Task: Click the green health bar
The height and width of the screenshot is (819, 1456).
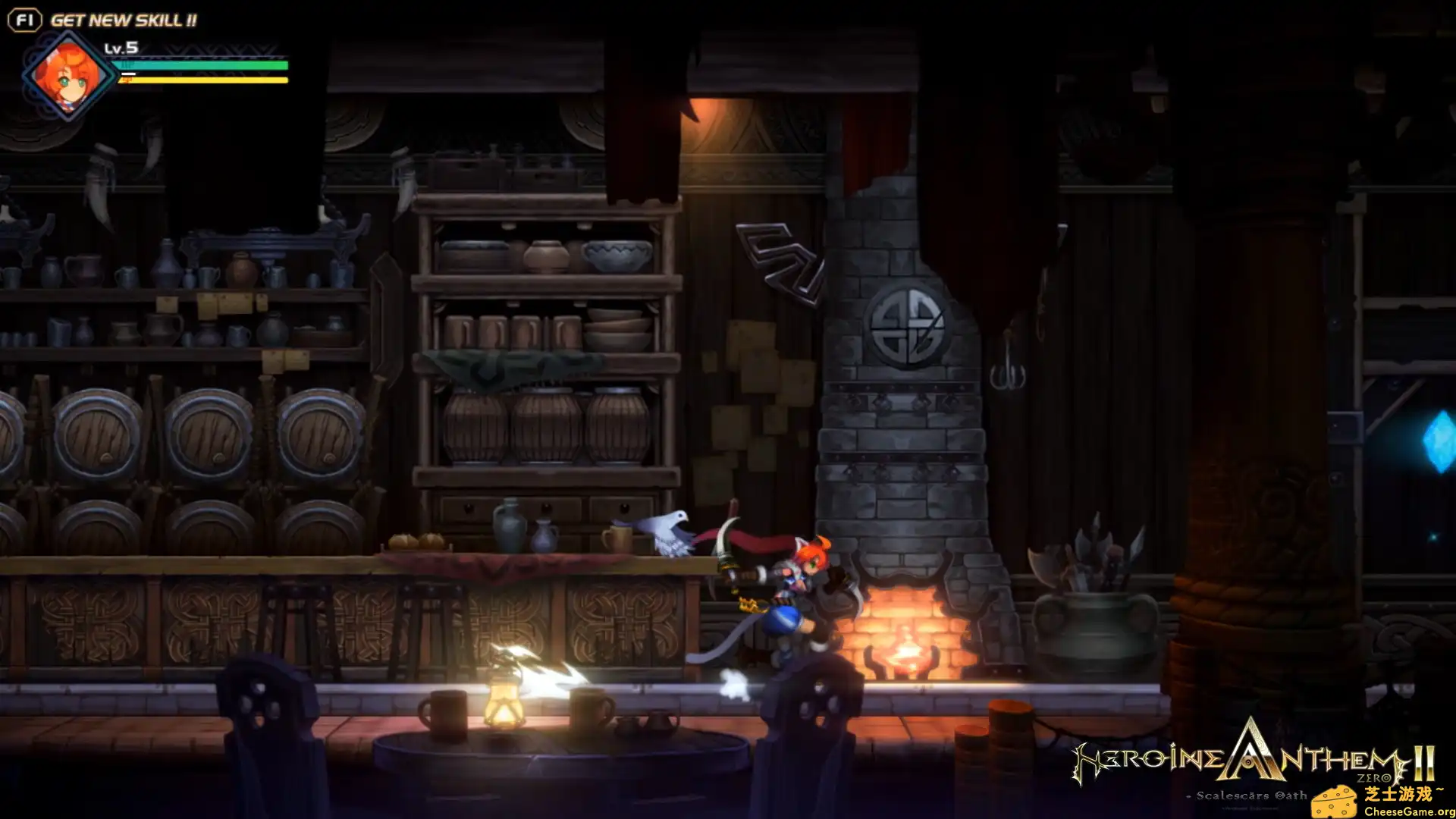Action: coord(201,66)
